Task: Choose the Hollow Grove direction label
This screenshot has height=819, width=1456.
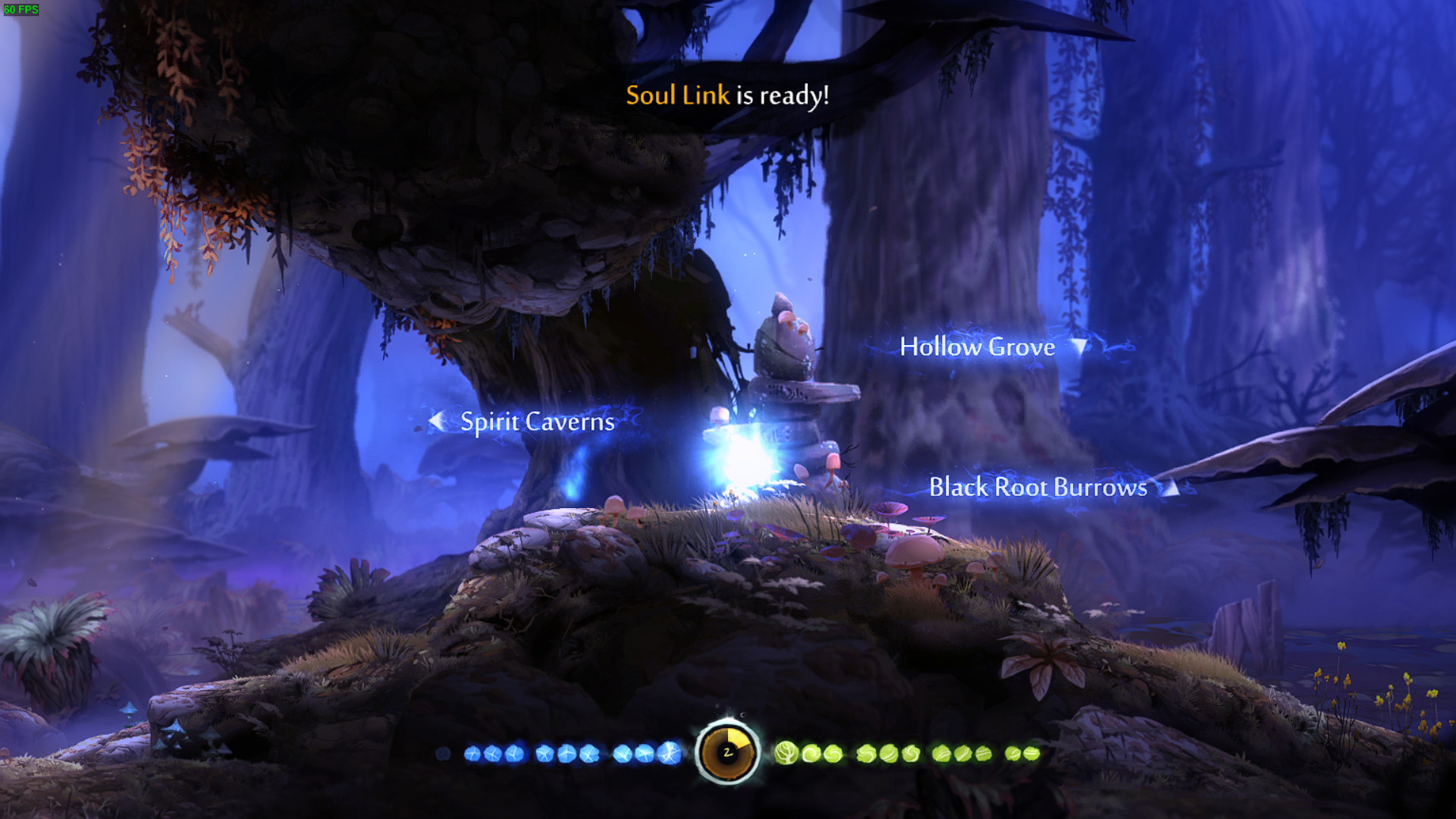Action: point(977,347)
